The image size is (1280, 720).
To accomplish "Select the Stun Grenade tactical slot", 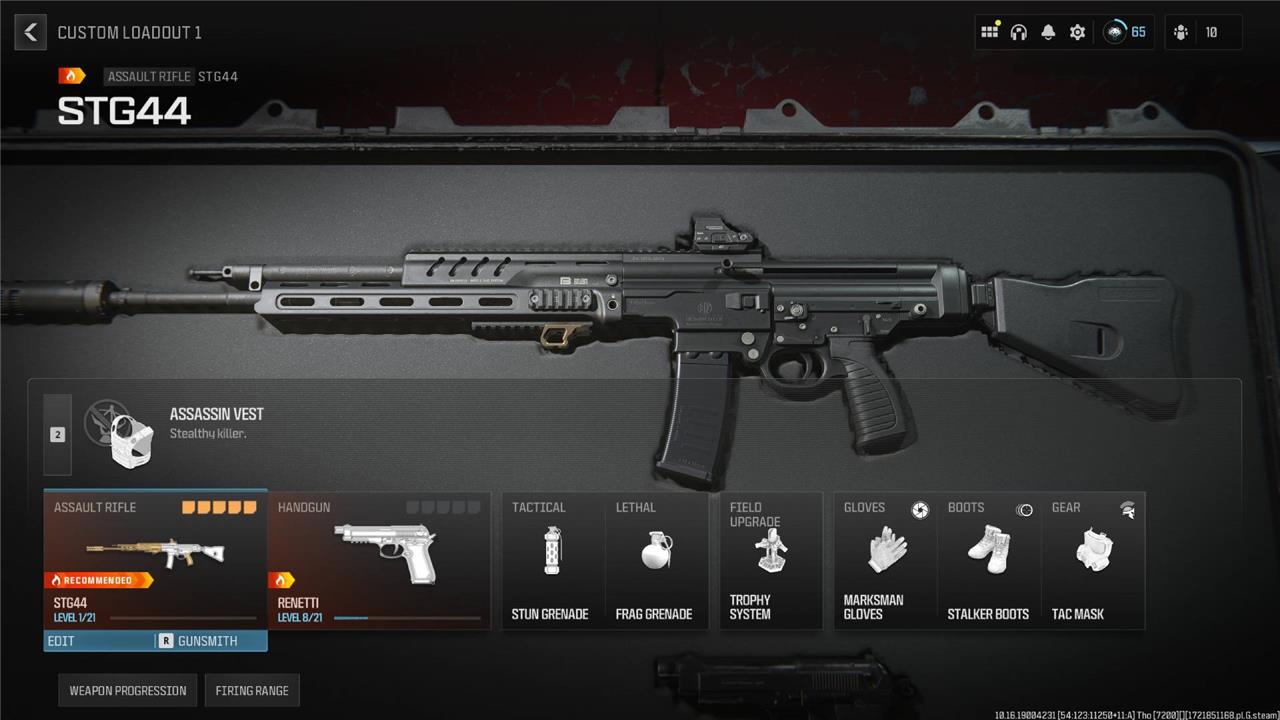I will coord(551,560).
